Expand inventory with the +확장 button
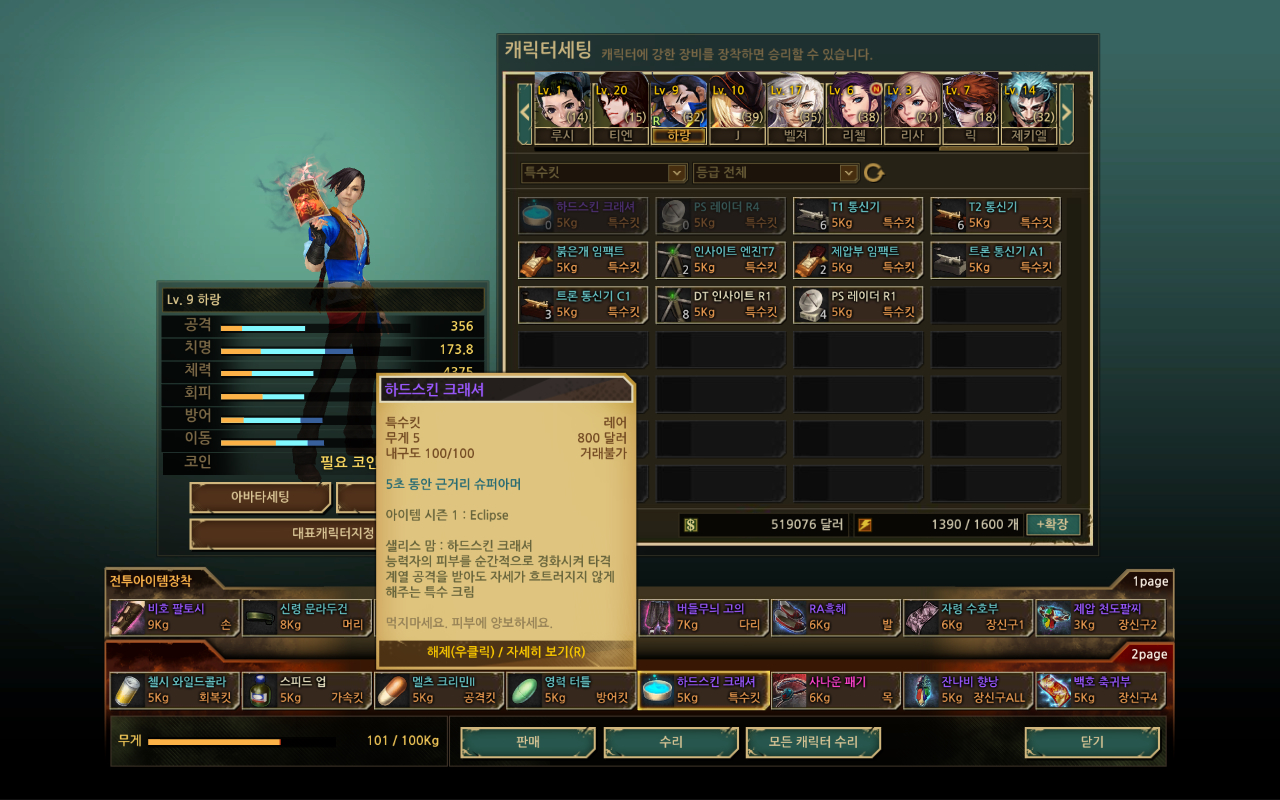Viewport: 1280px width, 800px height. click(1053, 524)
